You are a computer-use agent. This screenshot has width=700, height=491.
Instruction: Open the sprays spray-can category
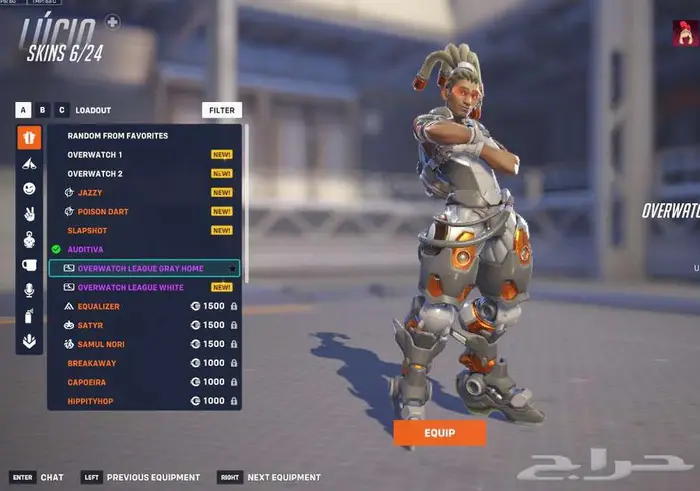click(29, 316)
